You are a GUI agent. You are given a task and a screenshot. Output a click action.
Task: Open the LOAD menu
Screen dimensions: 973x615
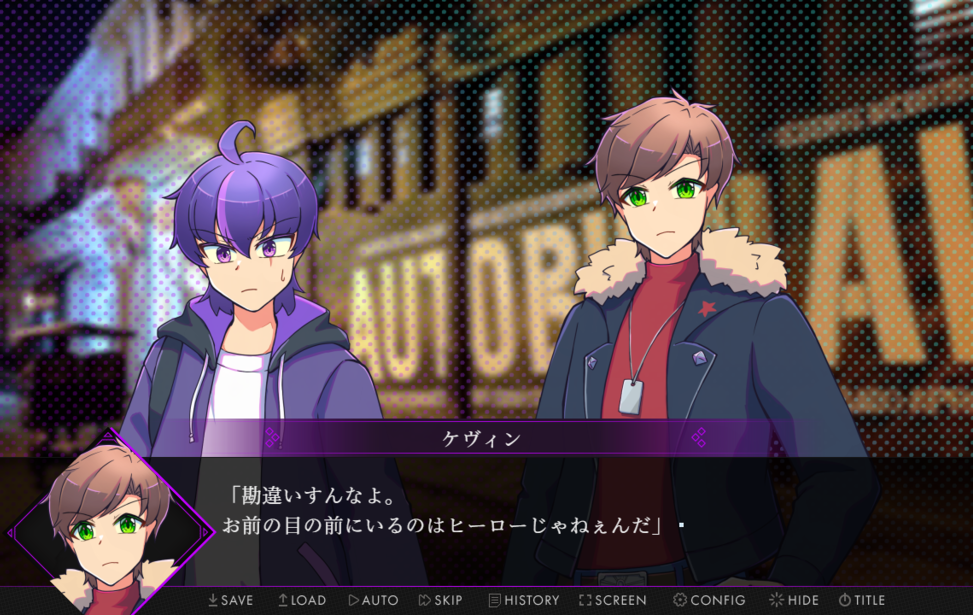[302, 600]
